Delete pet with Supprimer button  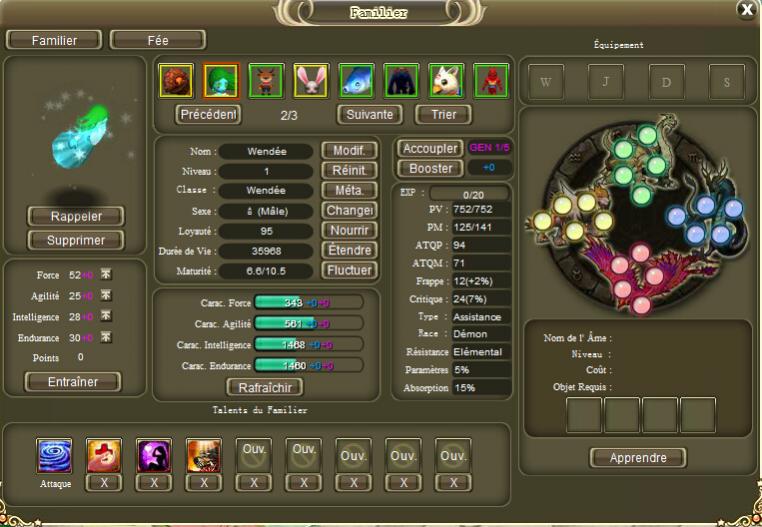(x=76, y=240)
